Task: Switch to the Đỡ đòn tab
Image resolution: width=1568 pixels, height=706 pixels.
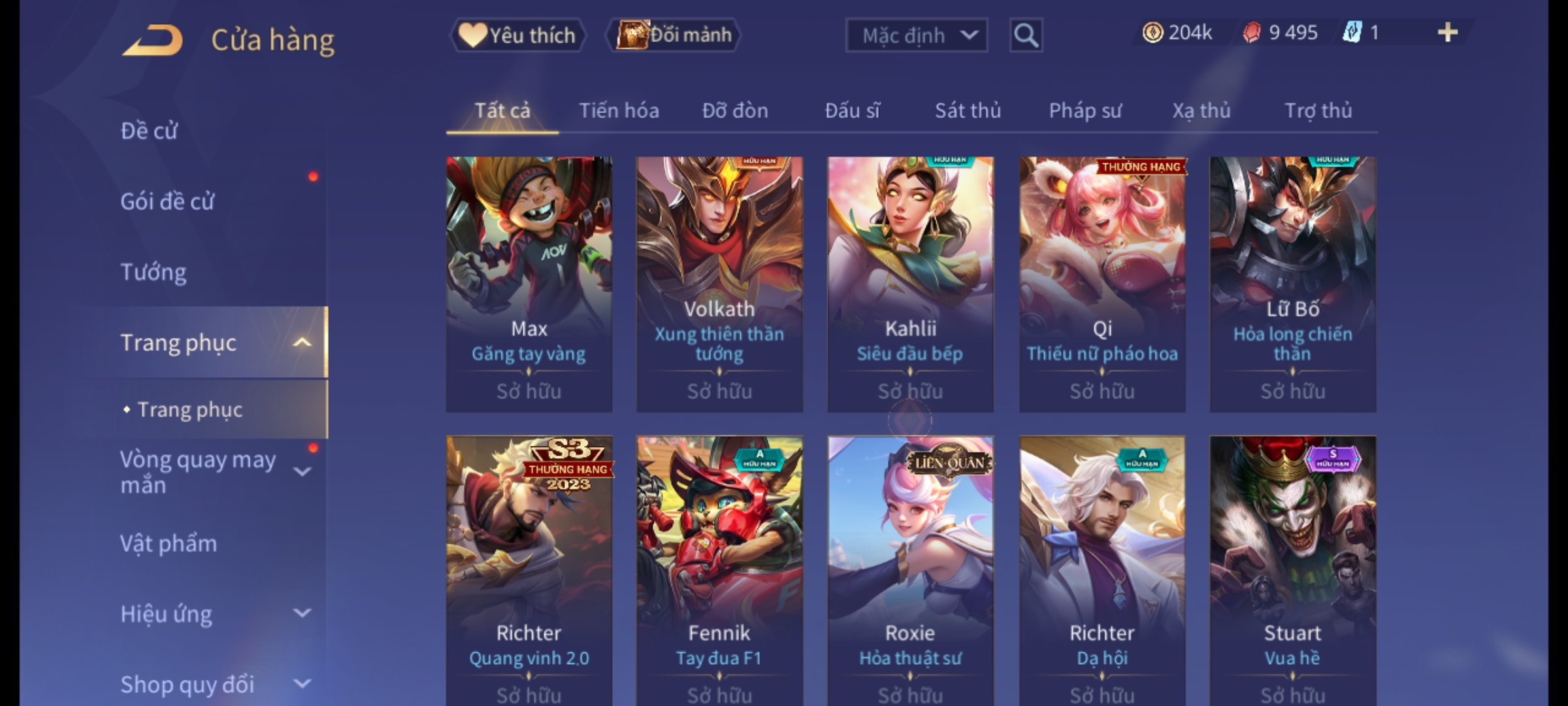Action: pyautogui.click(x=735, y=110)
